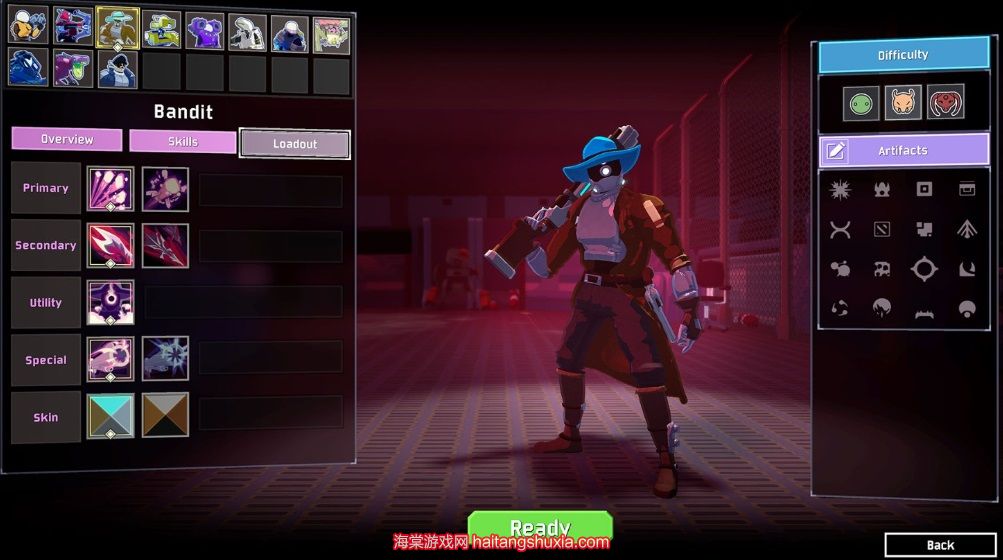Select the Loadout tab
The image size is (1003, 560).
pos(295,144)
